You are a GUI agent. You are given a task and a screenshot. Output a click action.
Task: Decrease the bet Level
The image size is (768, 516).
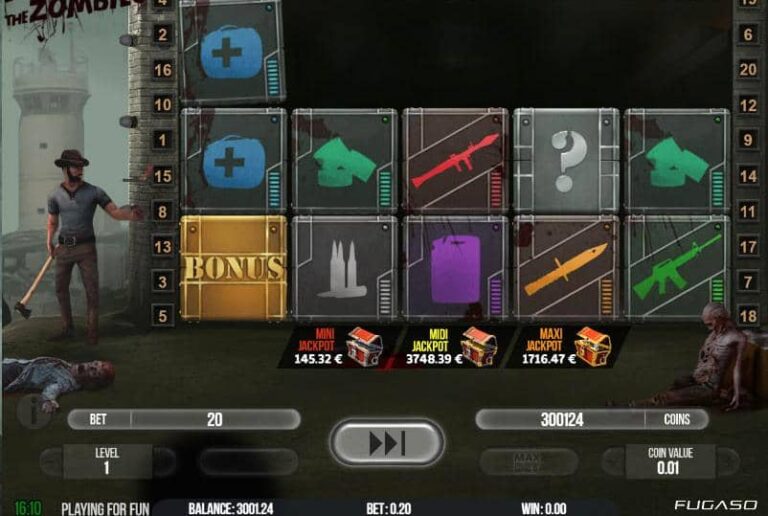tap(53, 461)
